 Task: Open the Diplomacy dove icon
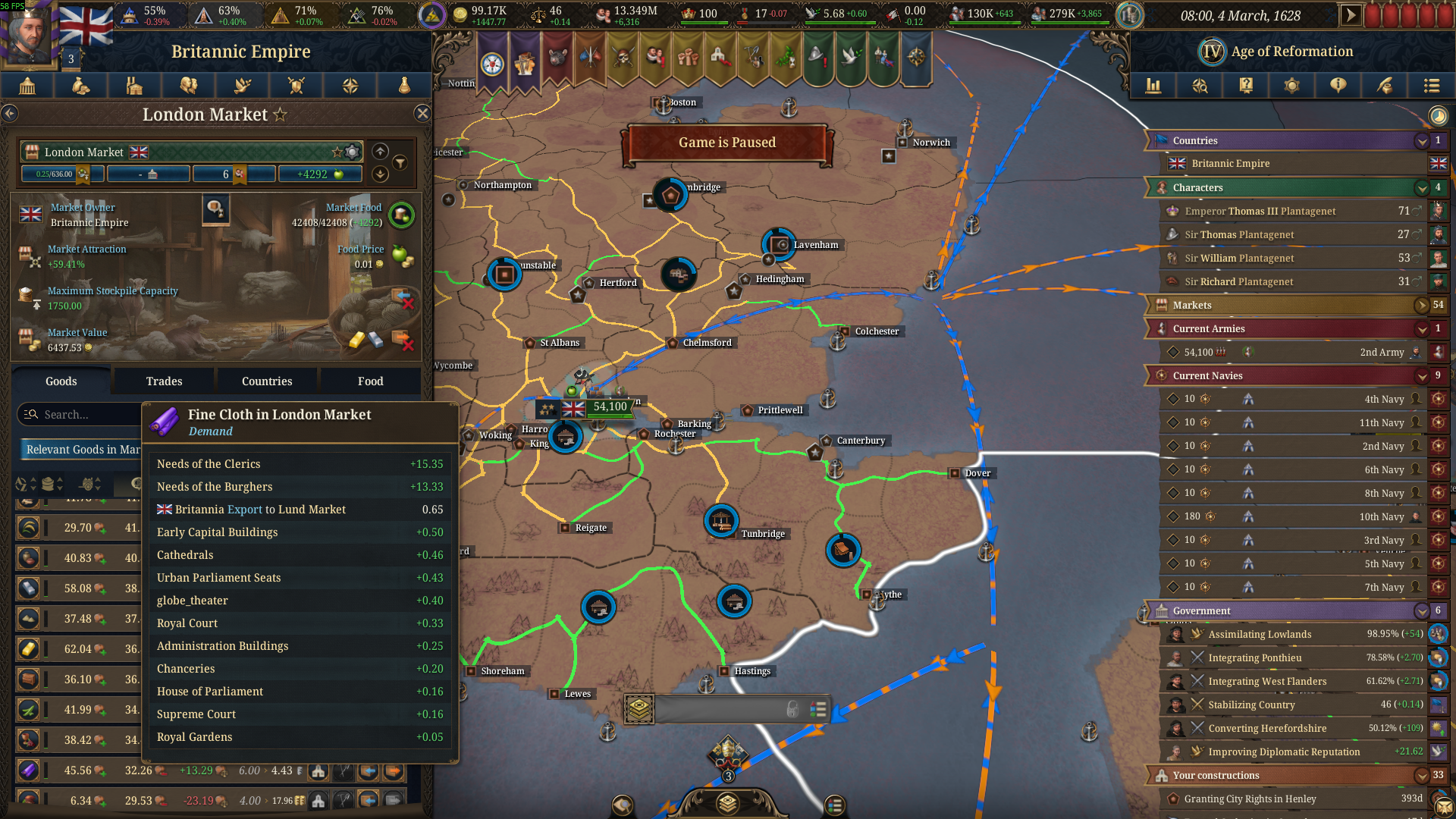(x=243, y=86)
